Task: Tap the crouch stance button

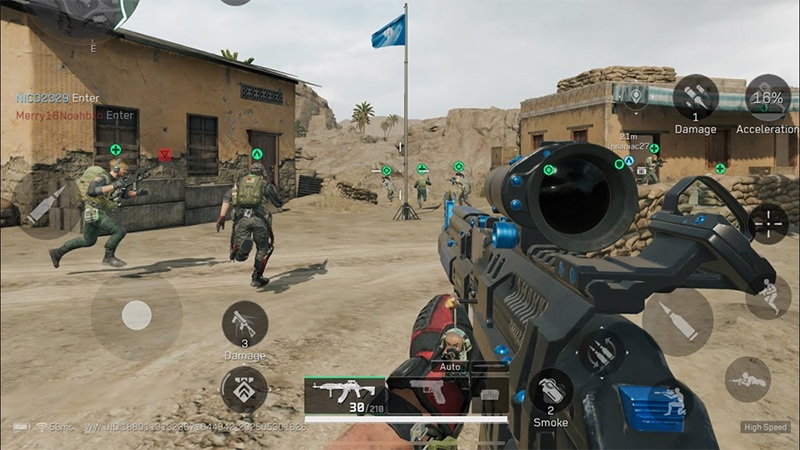Action: click(x=768, y=297)
